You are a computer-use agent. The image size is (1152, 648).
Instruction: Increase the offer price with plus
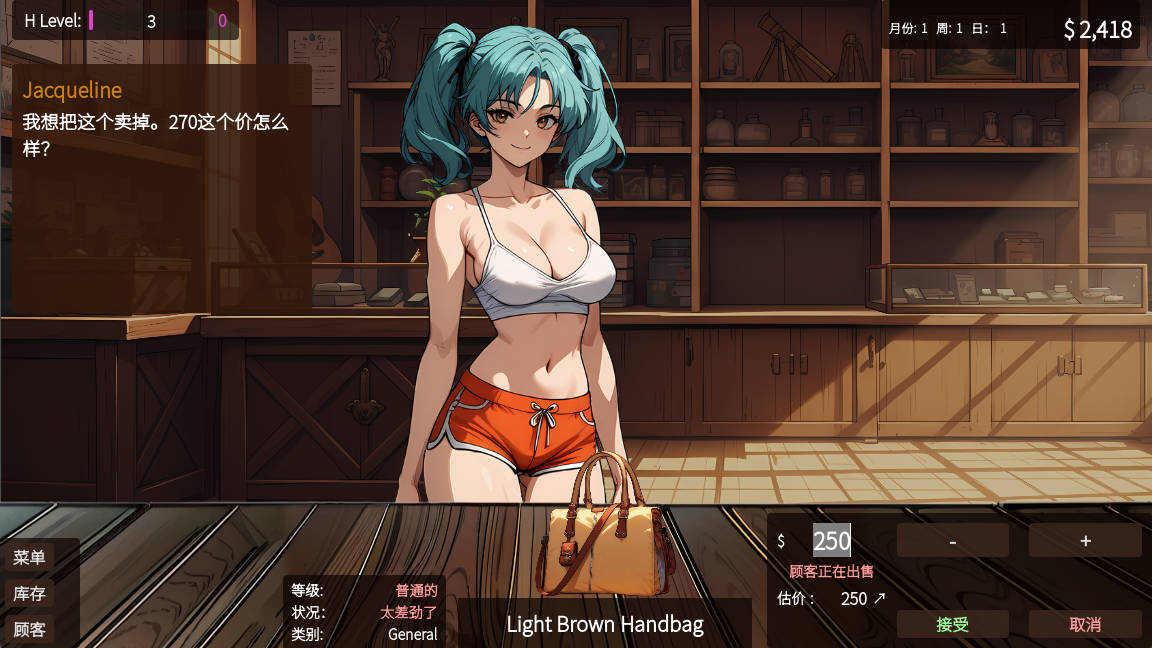tap(1085, 541)
